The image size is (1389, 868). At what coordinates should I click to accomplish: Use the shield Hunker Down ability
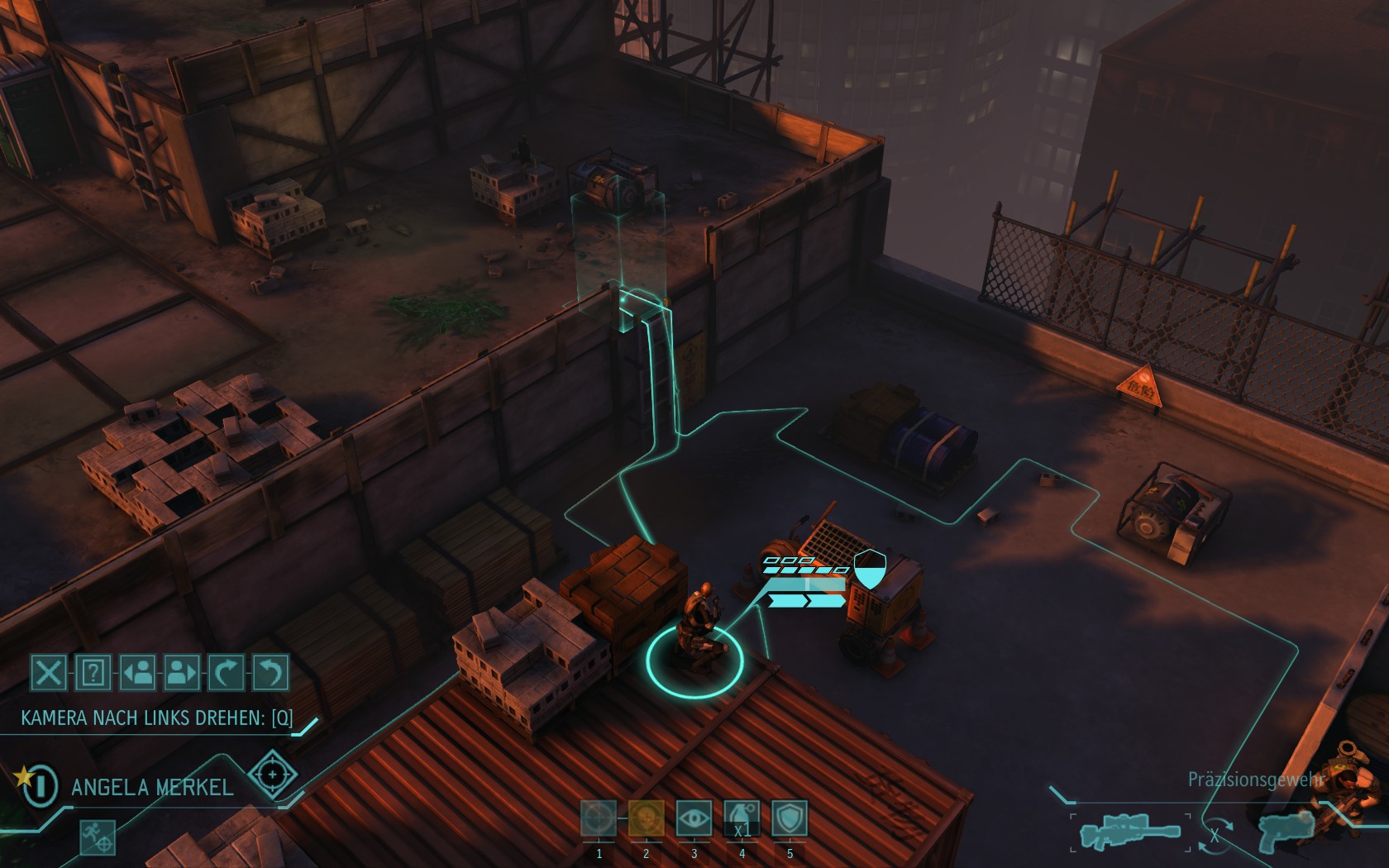tap(790, 818)
